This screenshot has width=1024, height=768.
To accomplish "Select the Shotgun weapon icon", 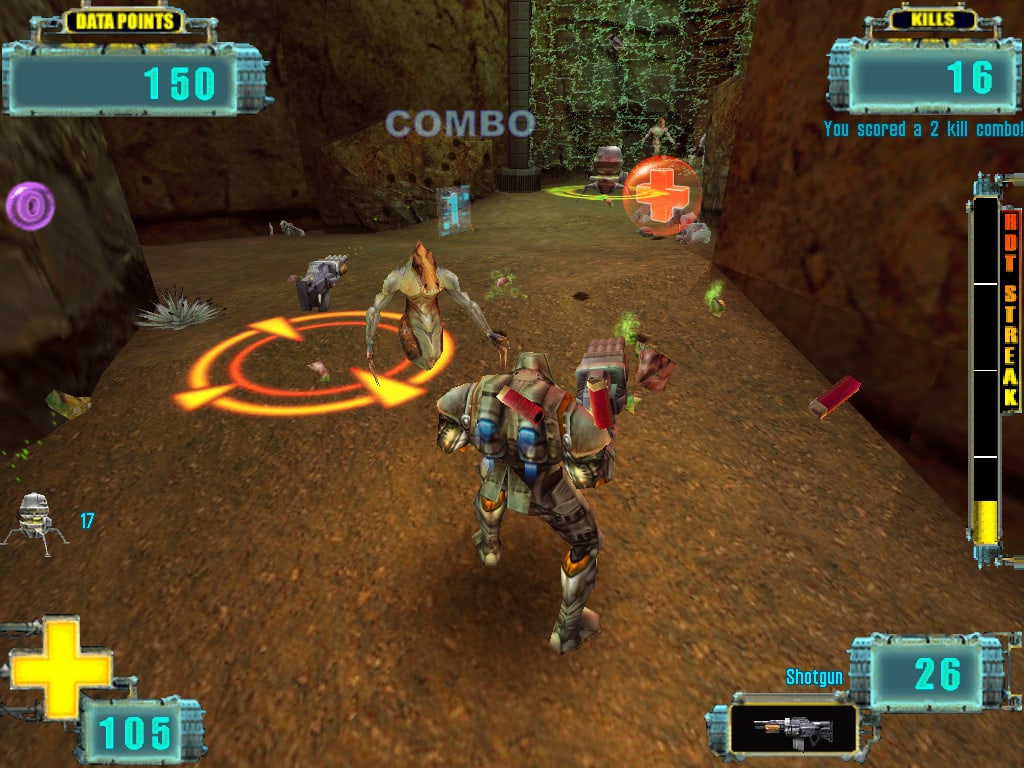I will (793, 728).
